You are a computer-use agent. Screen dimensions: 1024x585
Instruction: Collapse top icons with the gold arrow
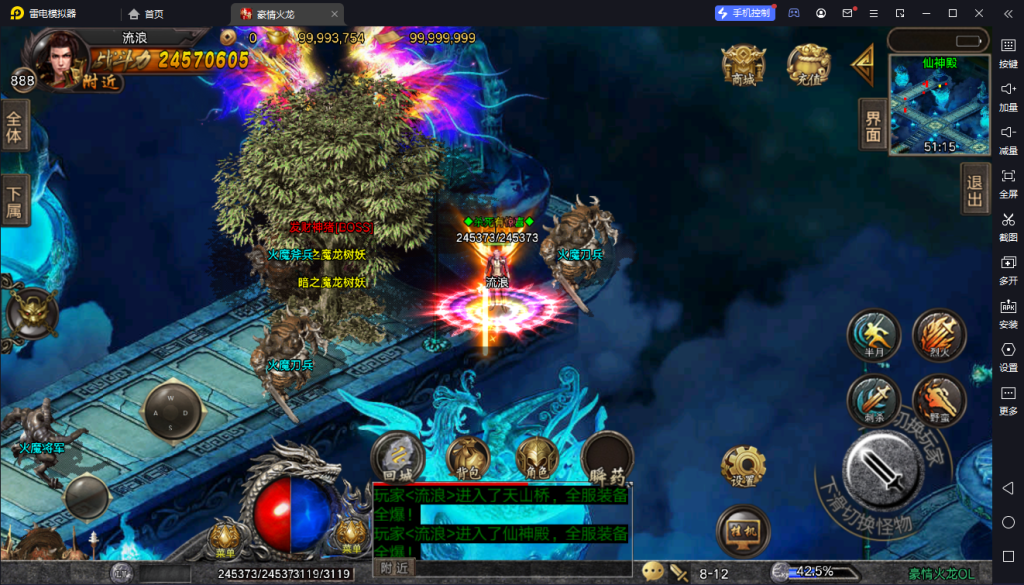(x=862, y=65)
